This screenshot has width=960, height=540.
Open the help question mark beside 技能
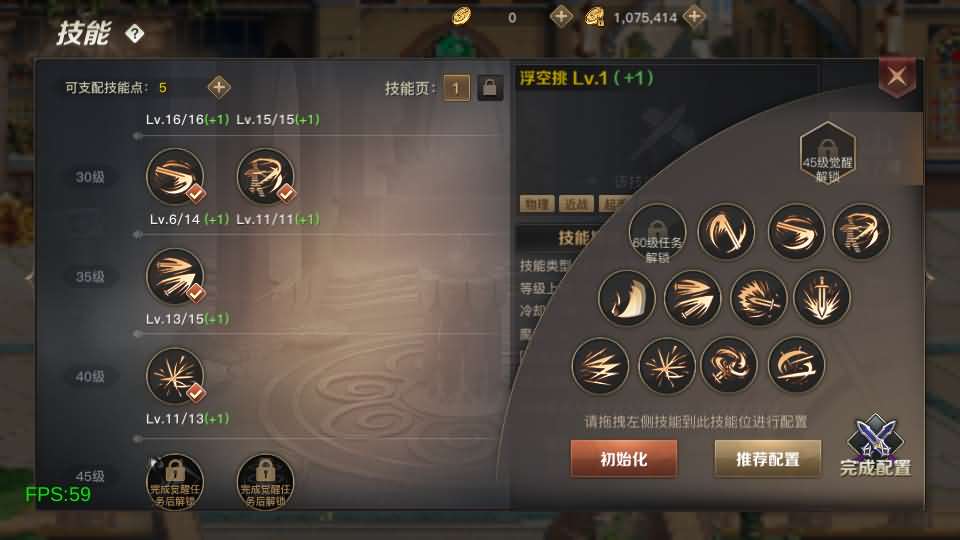(135, 34)
